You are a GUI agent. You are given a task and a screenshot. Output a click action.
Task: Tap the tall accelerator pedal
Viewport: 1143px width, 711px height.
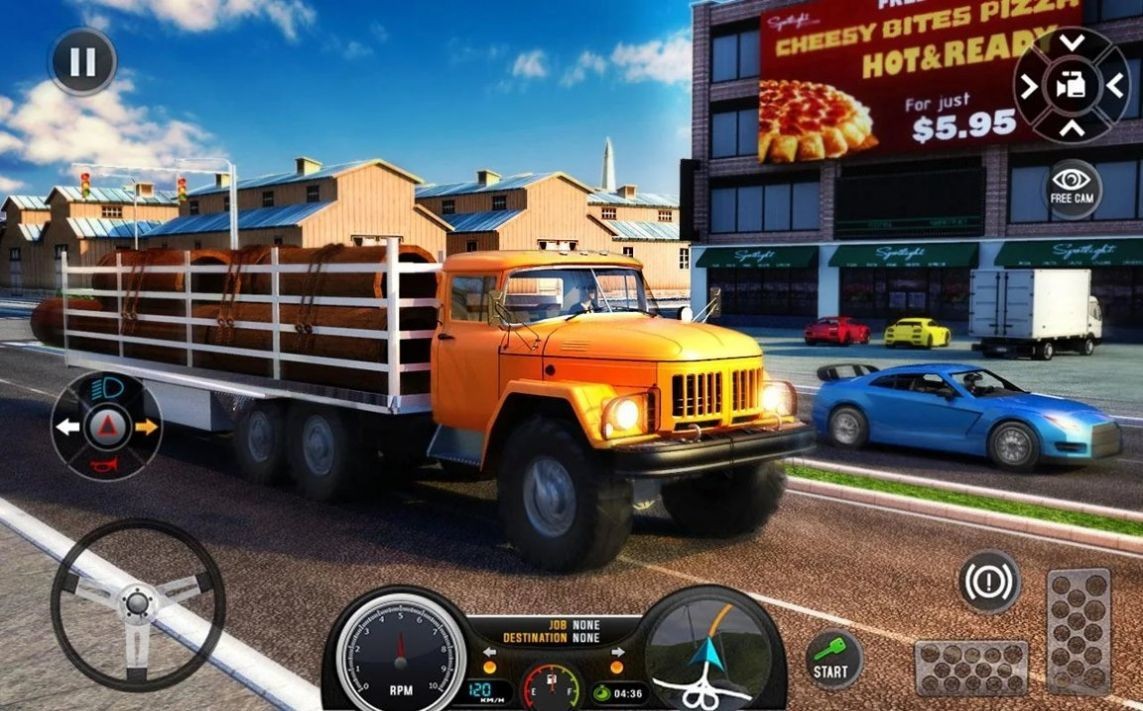click(1079, 632)
